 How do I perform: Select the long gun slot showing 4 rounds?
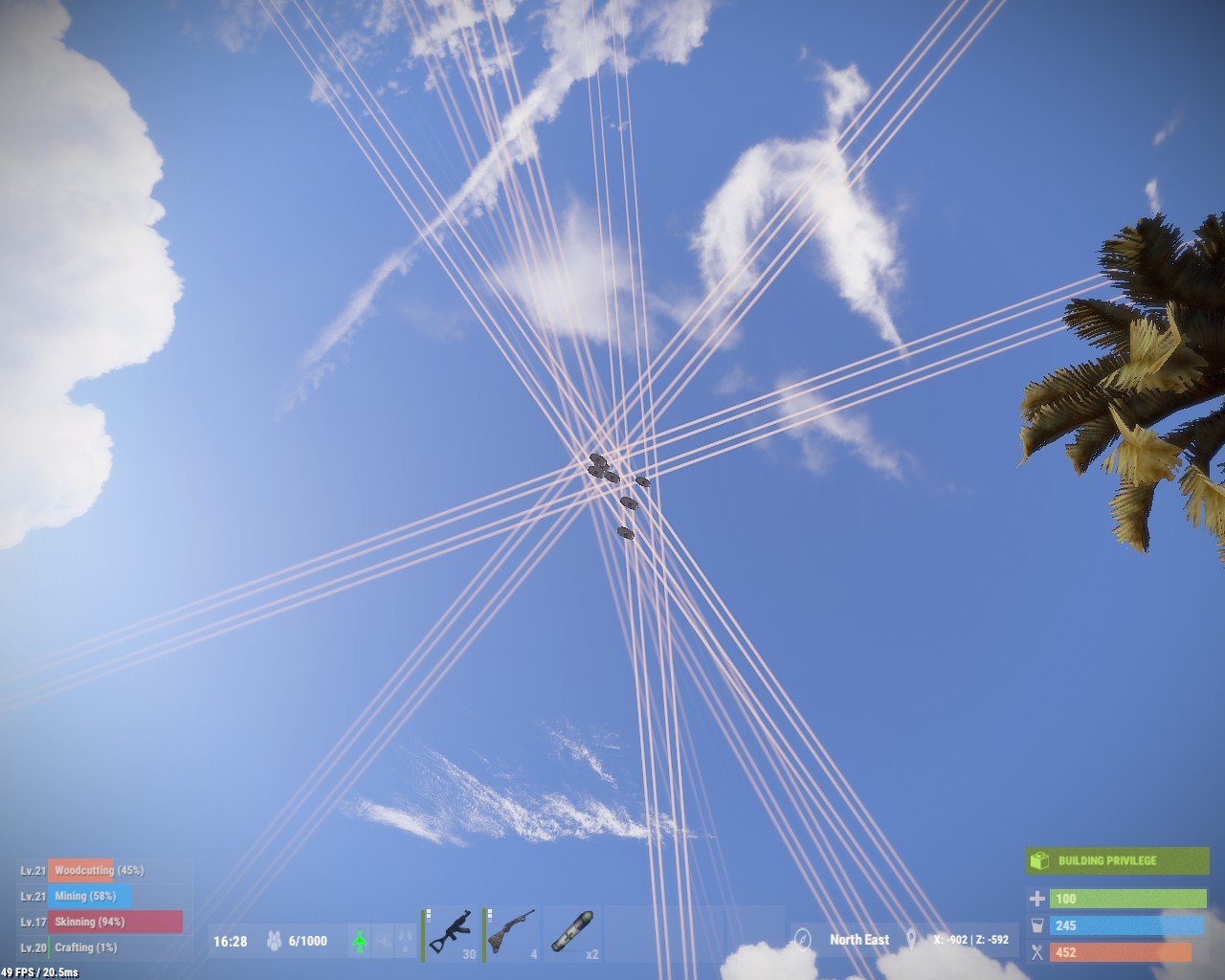click(x=511, y=933)
